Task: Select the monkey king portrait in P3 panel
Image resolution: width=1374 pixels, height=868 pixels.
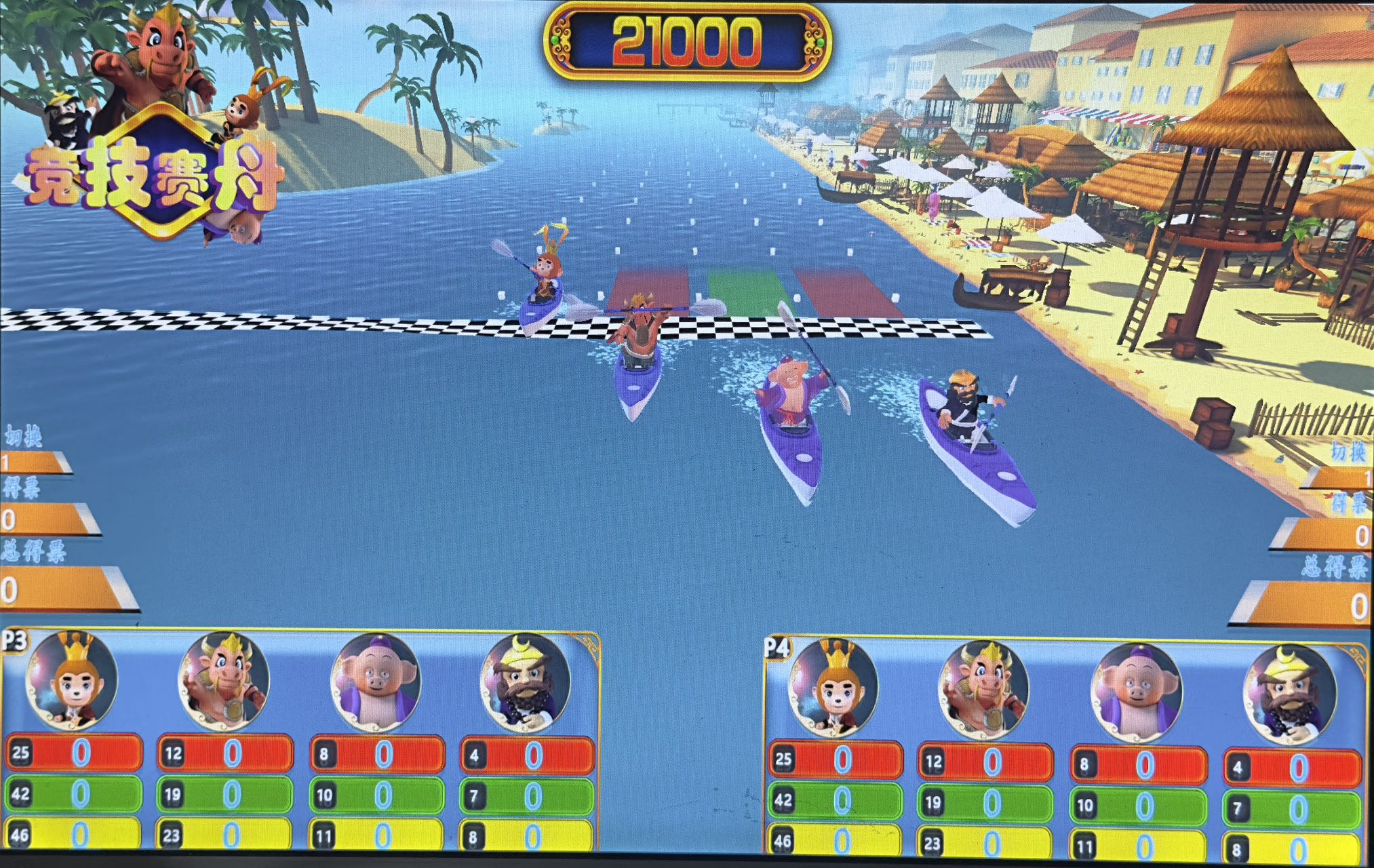Action: 71,679
